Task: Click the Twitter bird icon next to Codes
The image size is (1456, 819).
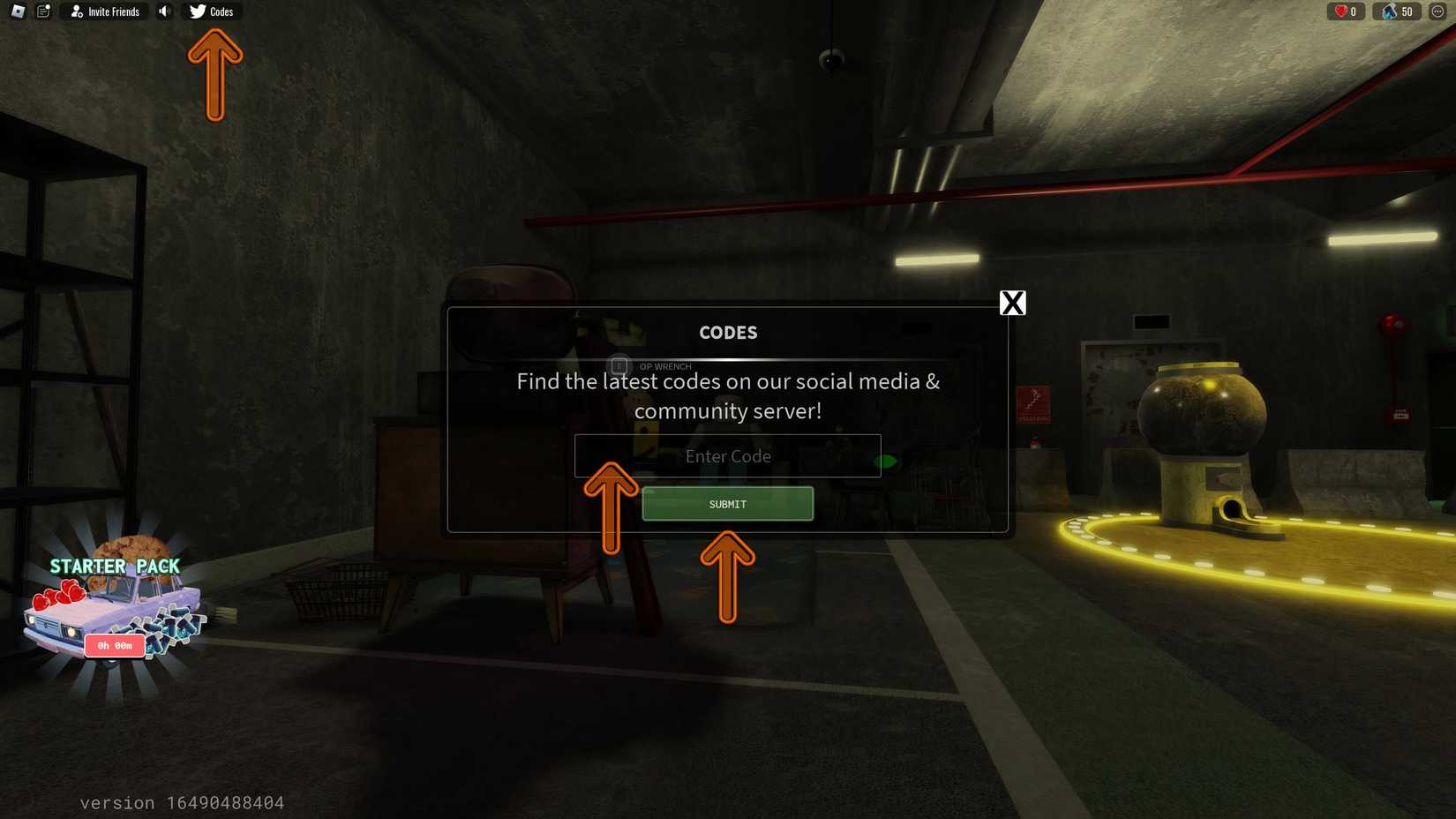Action: coord(196,11)
